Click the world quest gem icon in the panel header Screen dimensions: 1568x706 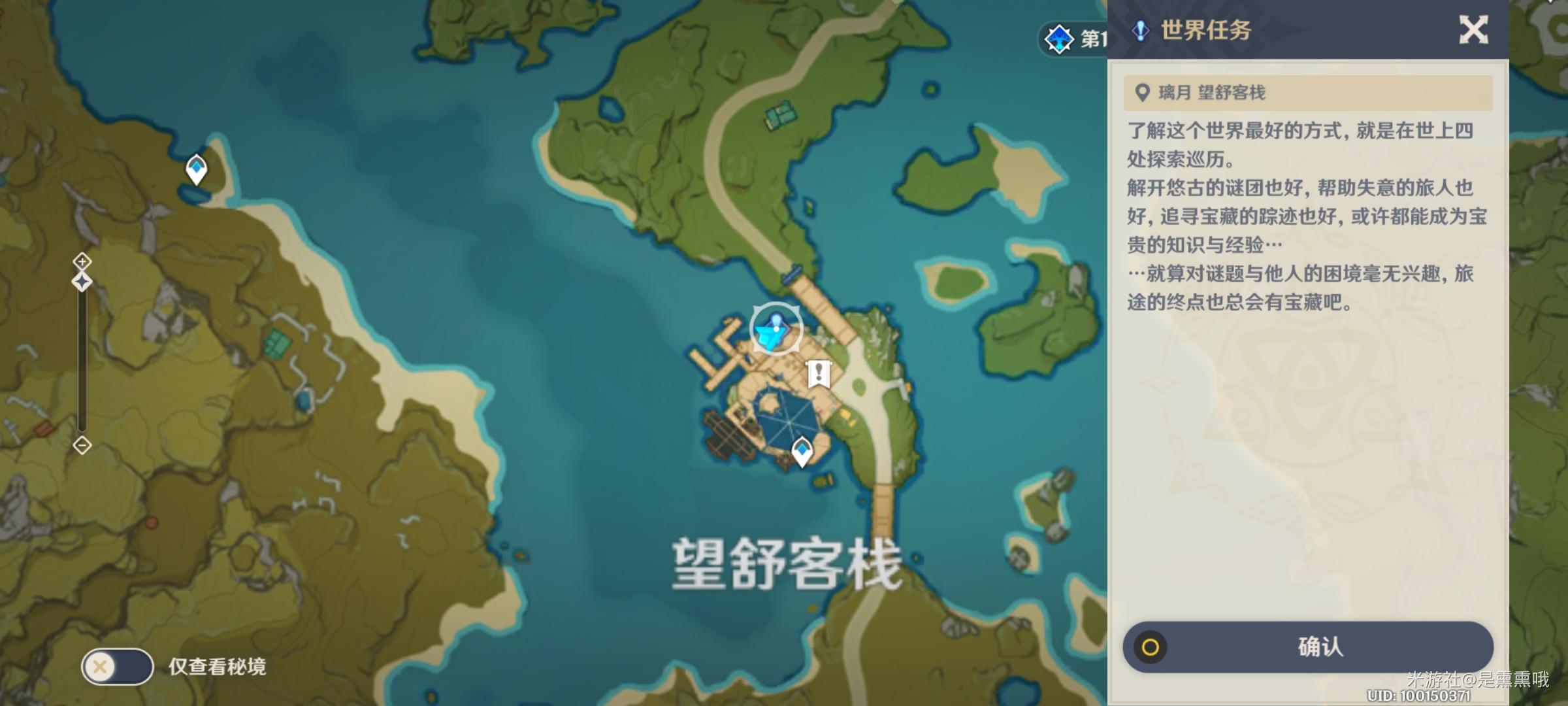tap(1140, 29)
